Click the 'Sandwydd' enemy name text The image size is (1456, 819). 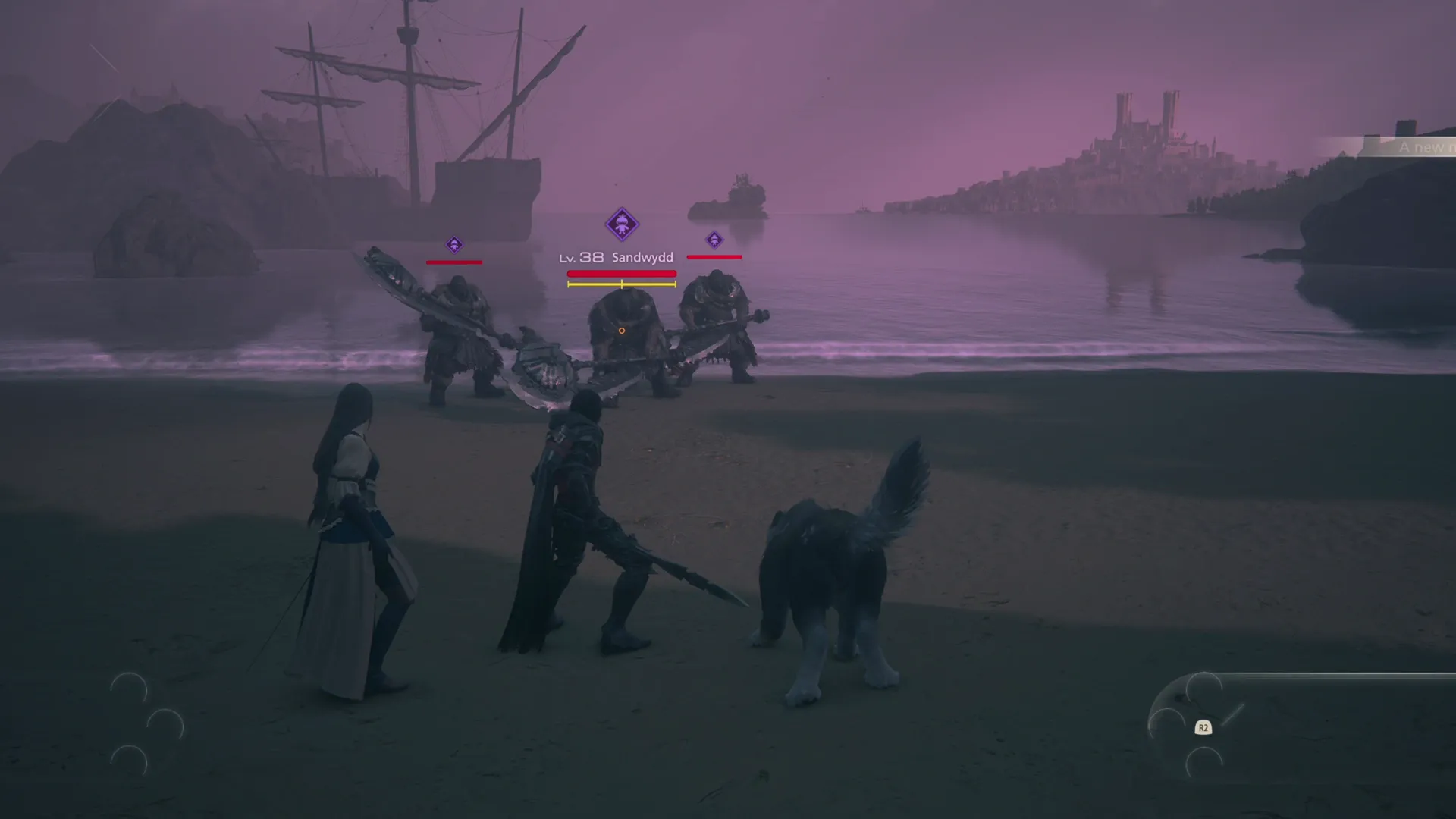[x=642, y=258]
